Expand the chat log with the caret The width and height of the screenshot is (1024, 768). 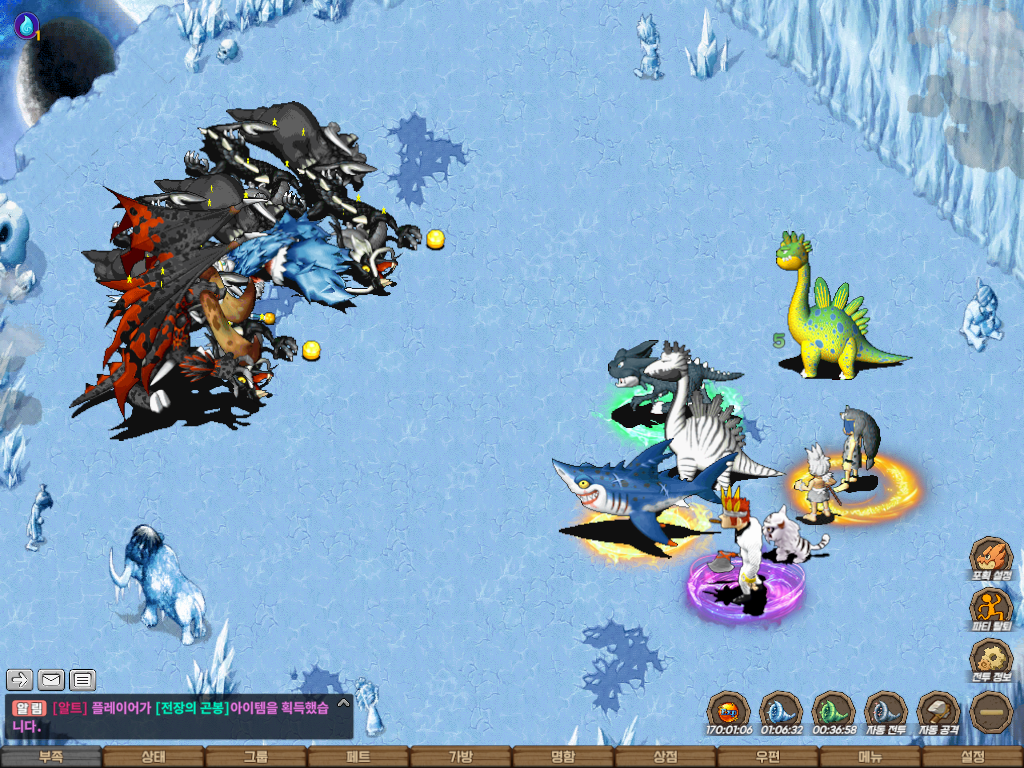tap(342, 703)
